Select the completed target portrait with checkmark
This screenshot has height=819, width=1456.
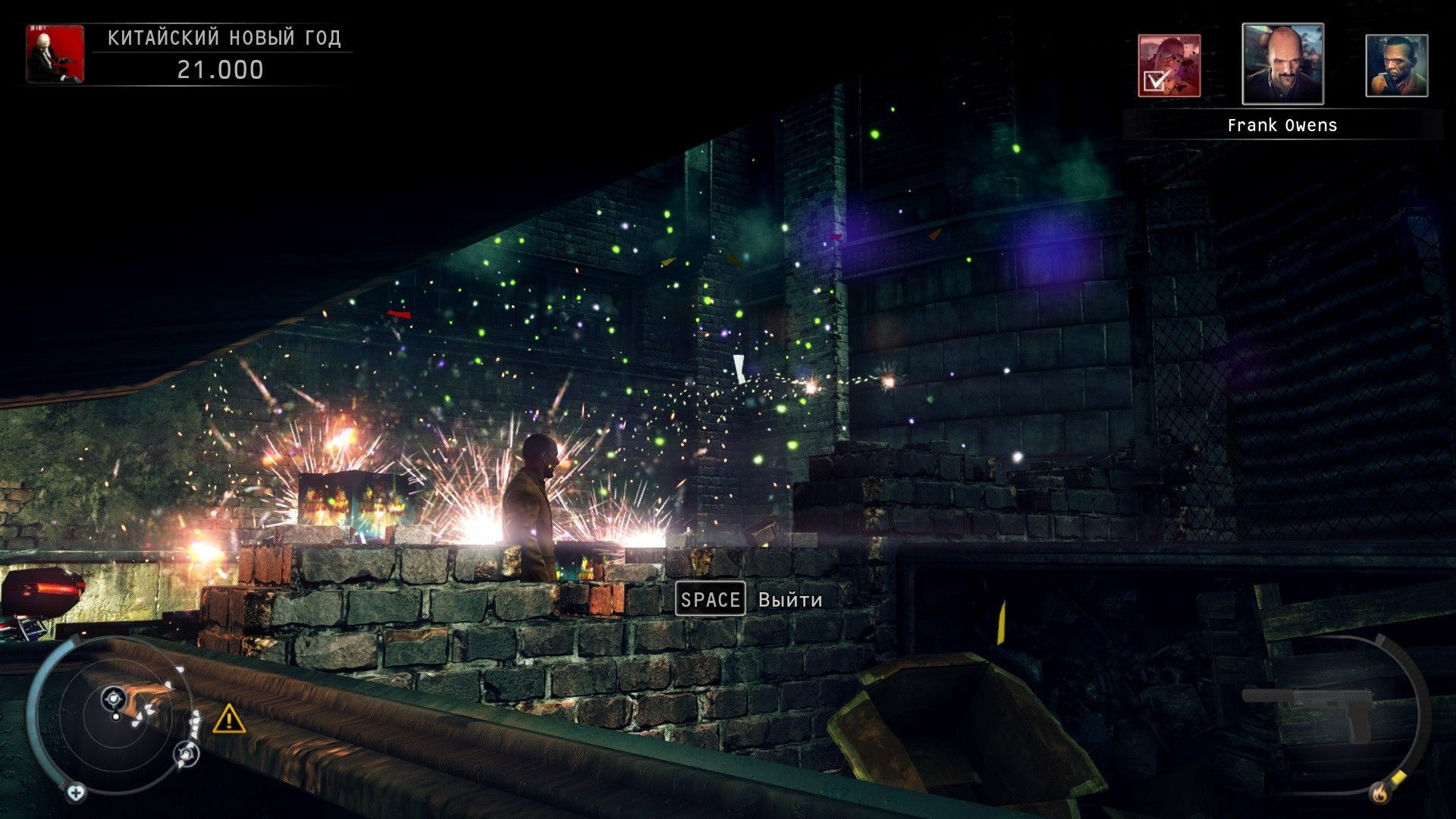pyautogui.click(x=1169, y=66)
